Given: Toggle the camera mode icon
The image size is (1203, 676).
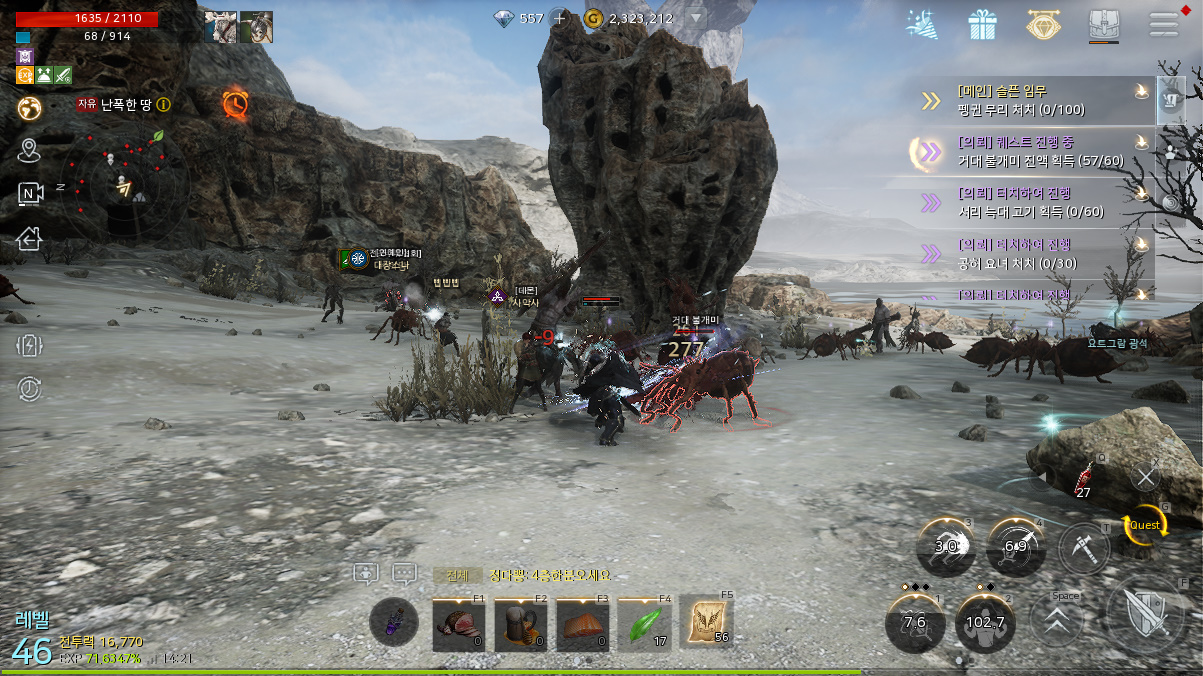Looking at the screenshot, I should click(31, 194).
